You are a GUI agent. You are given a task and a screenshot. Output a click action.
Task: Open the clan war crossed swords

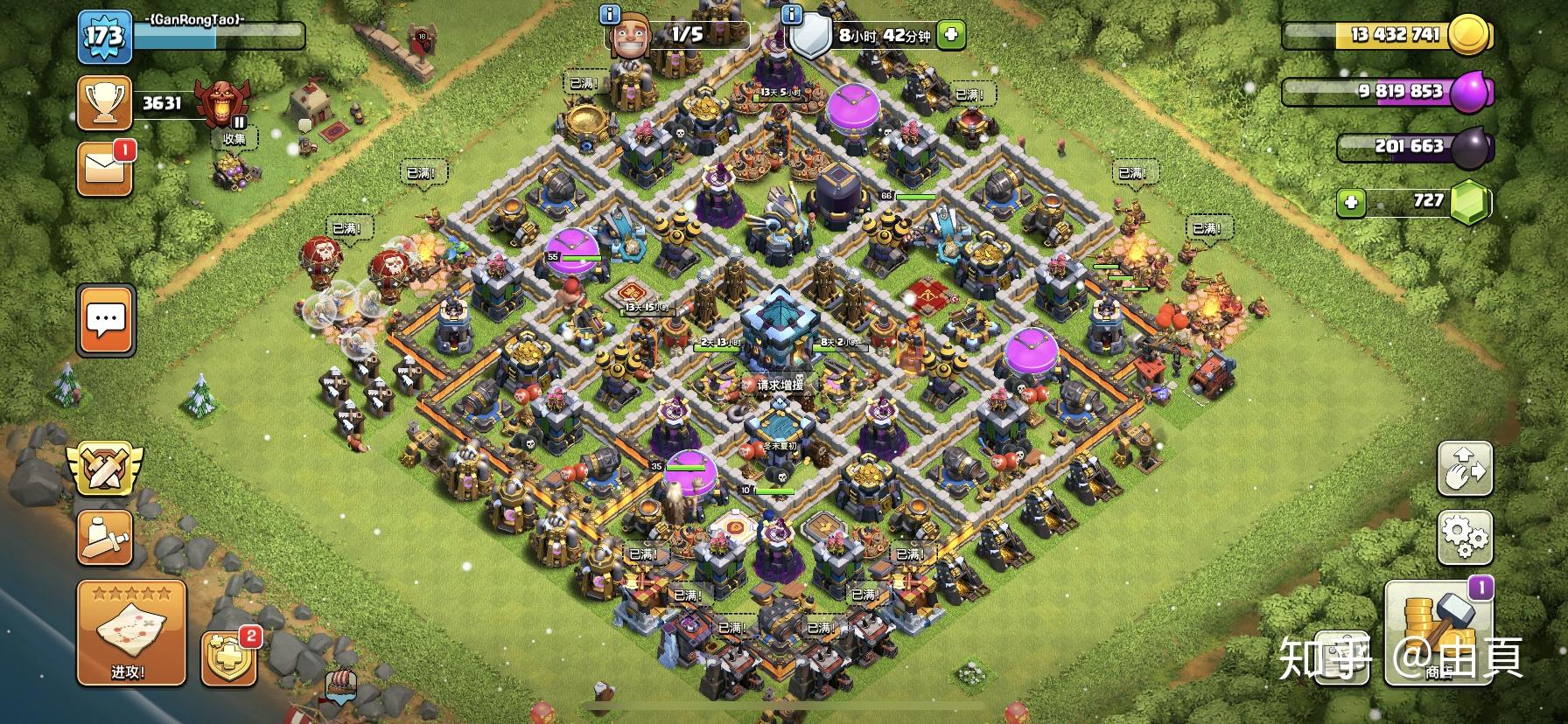point(105,467)
